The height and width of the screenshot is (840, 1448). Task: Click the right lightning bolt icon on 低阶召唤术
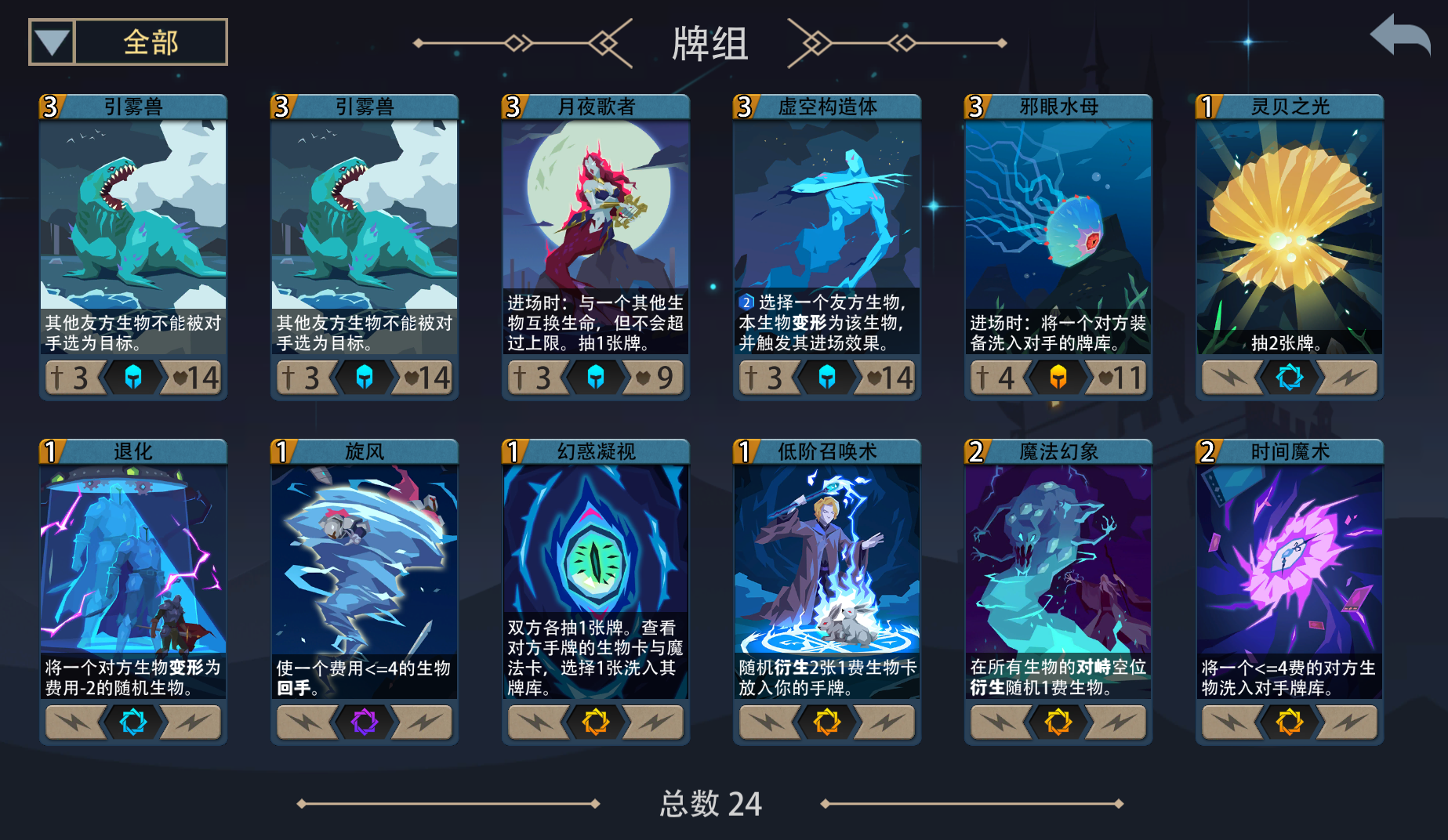coord(884,722)
